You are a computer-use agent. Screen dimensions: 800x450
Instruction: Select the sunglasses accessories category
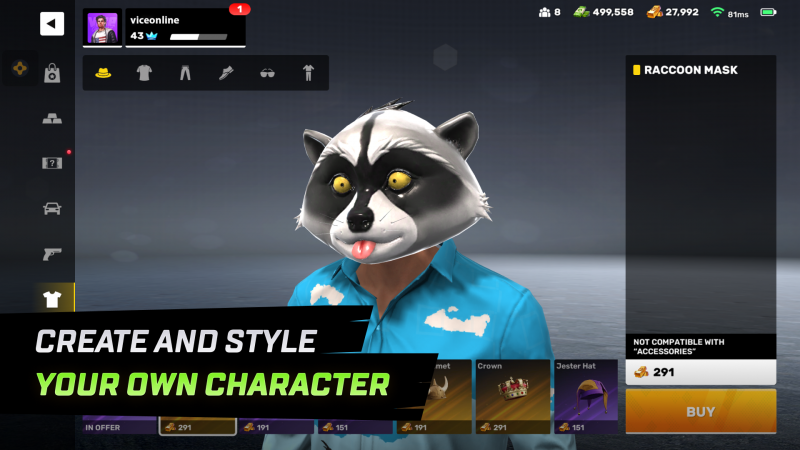[x=267, y=73]
